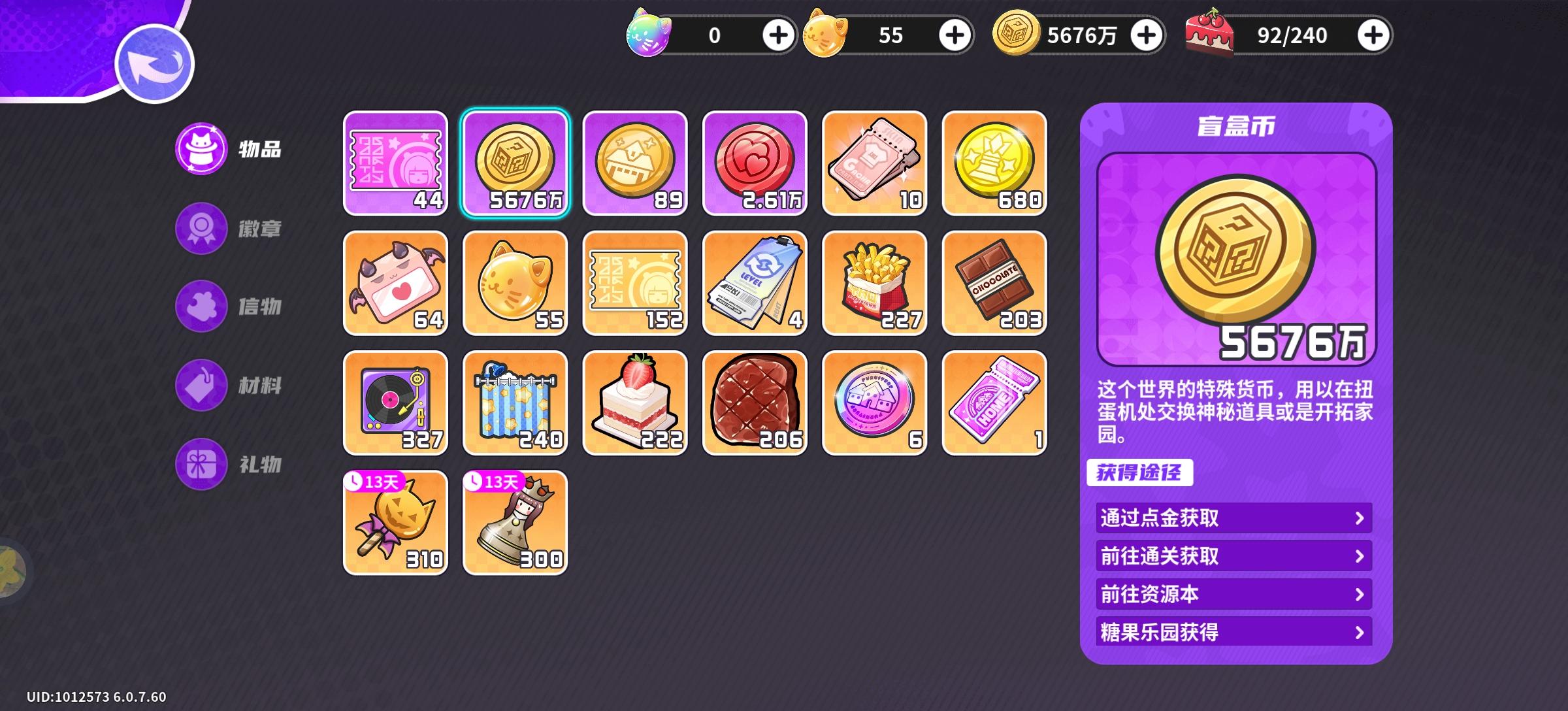Select the pink love letter item showing 64
This screenshot has height=711, width=1568.
point(395,284)
